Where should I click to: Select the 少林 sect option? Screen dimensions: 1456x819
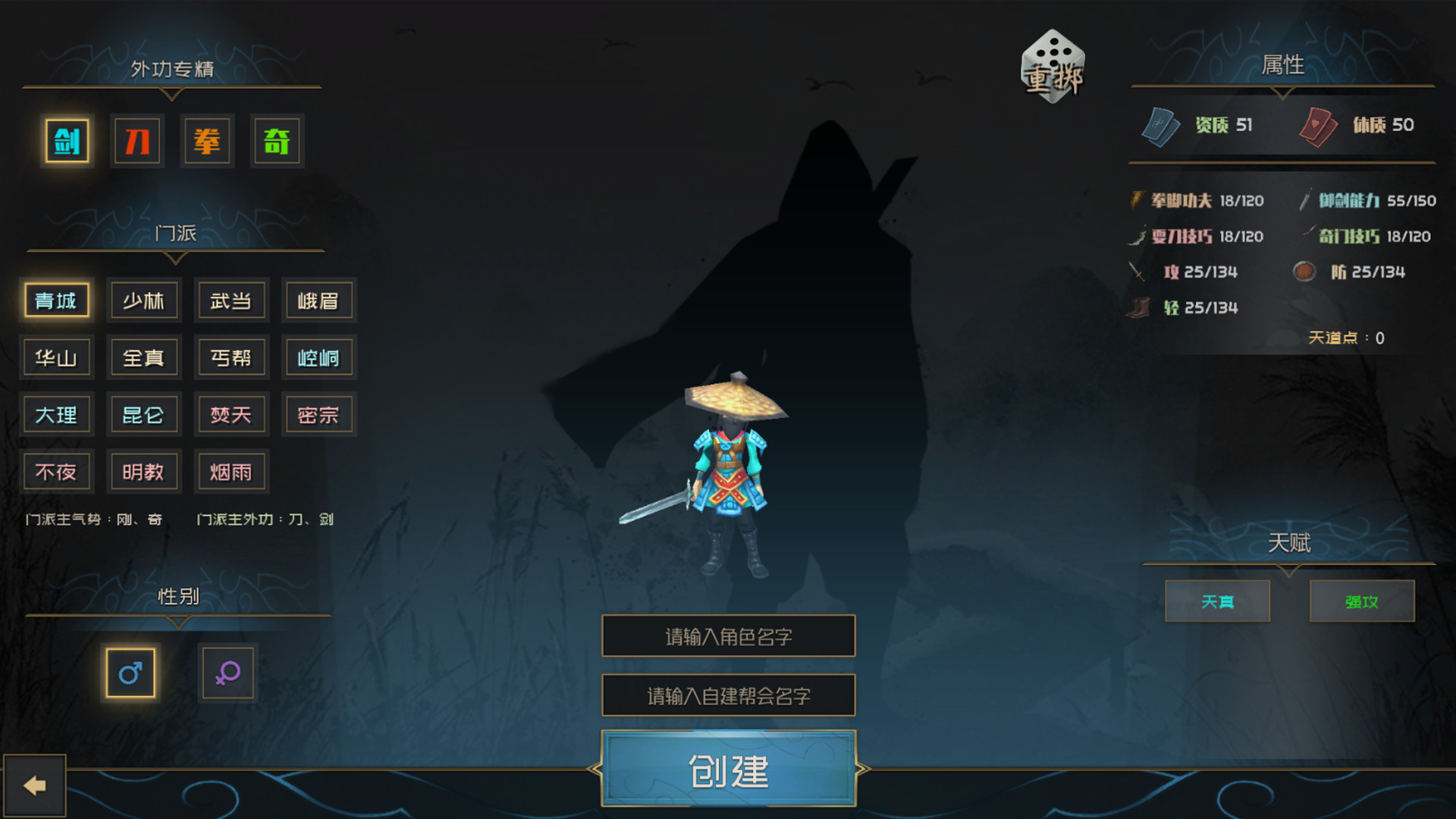144,300
